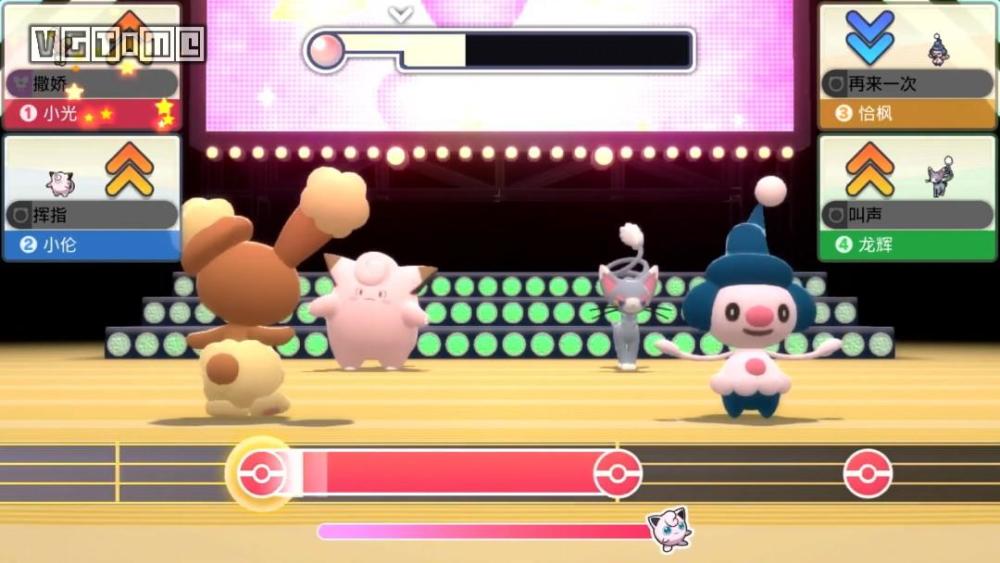
Task: Click the Mr. Mime icon in 恰枫's panel
Action: 938,48
